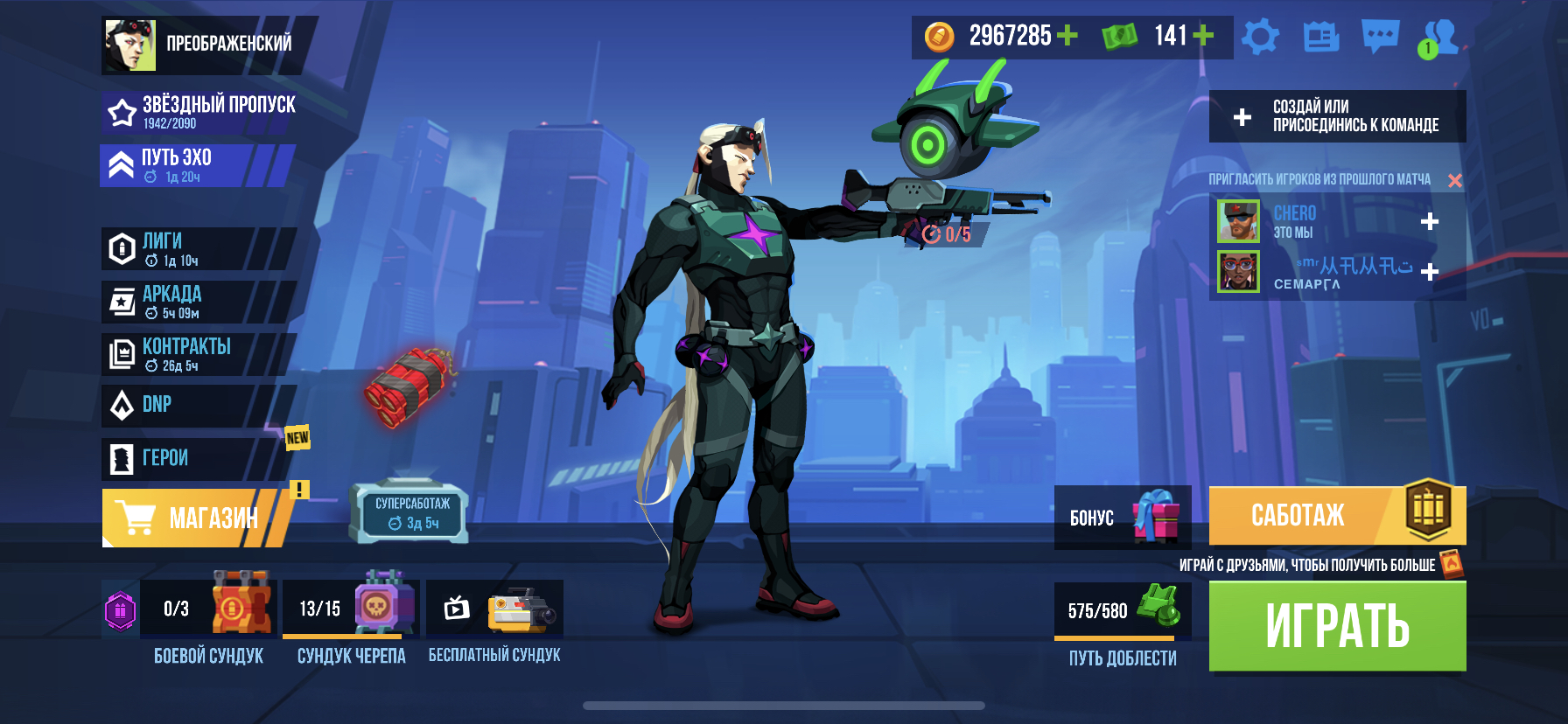The height and width of the screenshot is (724, 1568).
Task: Create or join a team
Action: pyautogui.click(x=1337, y=116)
